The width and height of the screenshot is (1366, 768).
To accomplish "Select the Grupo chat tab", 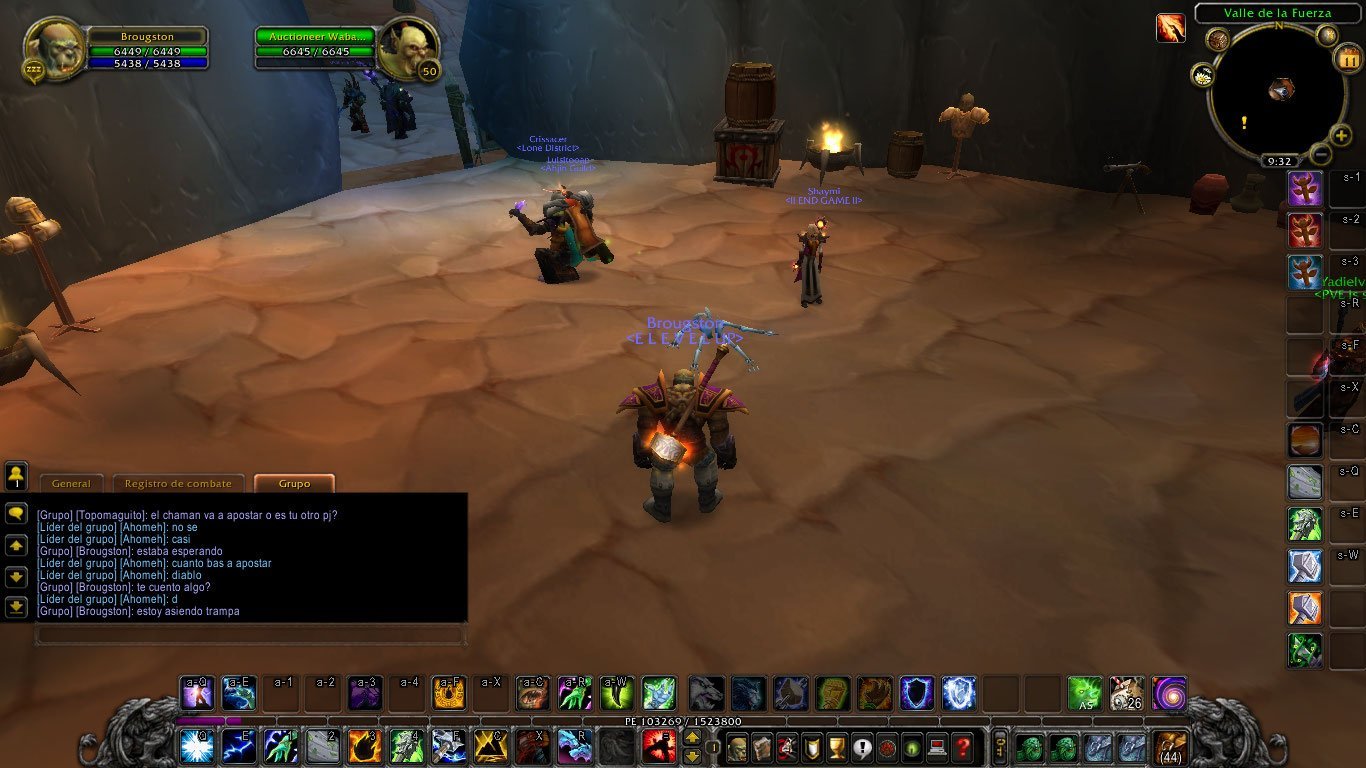I will (x=293, y=484).
